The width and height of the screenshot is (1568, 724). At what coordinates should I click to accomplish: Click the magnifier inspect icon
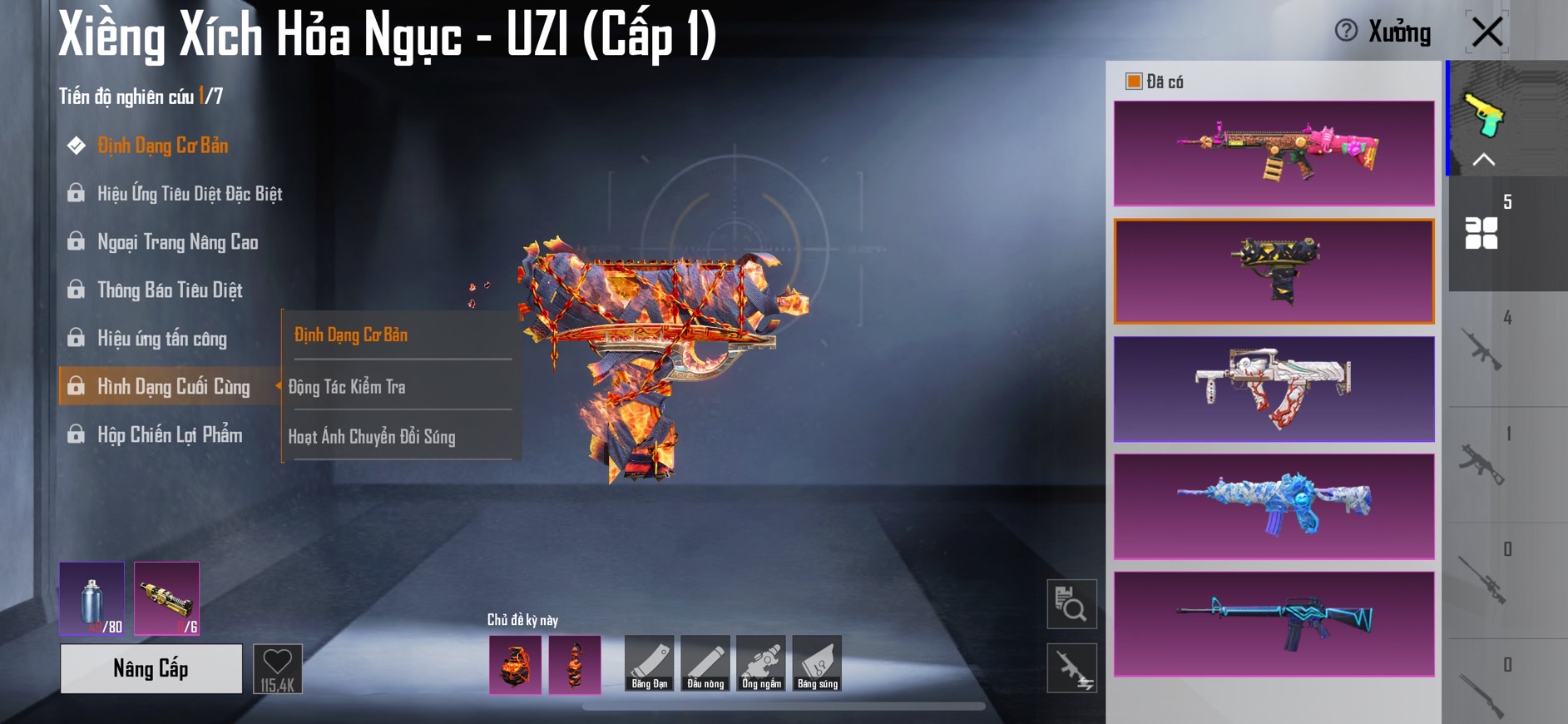click(1071, 604)
